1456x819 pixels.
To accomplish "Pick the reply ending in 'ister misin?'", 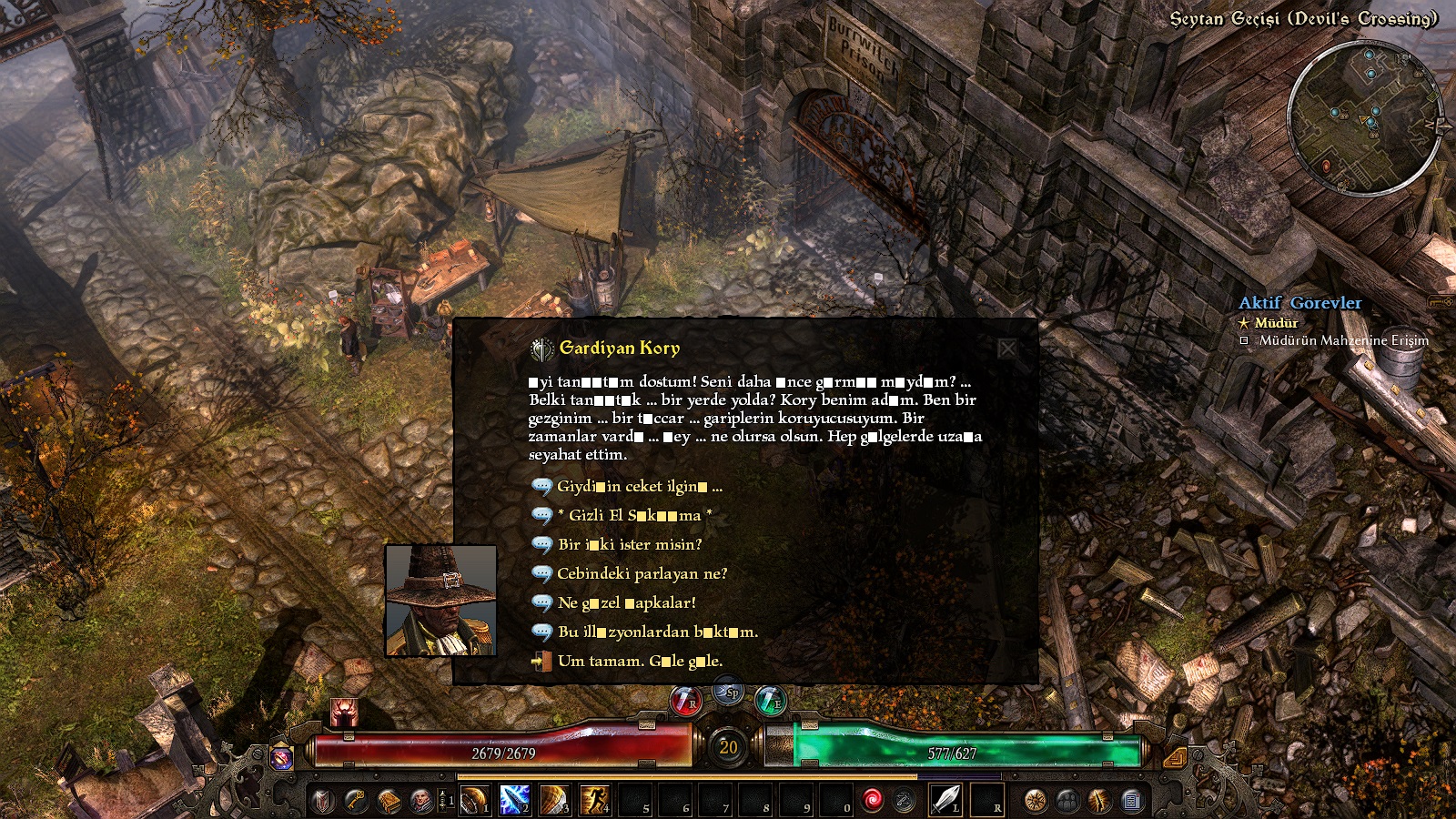I will 630,545.
